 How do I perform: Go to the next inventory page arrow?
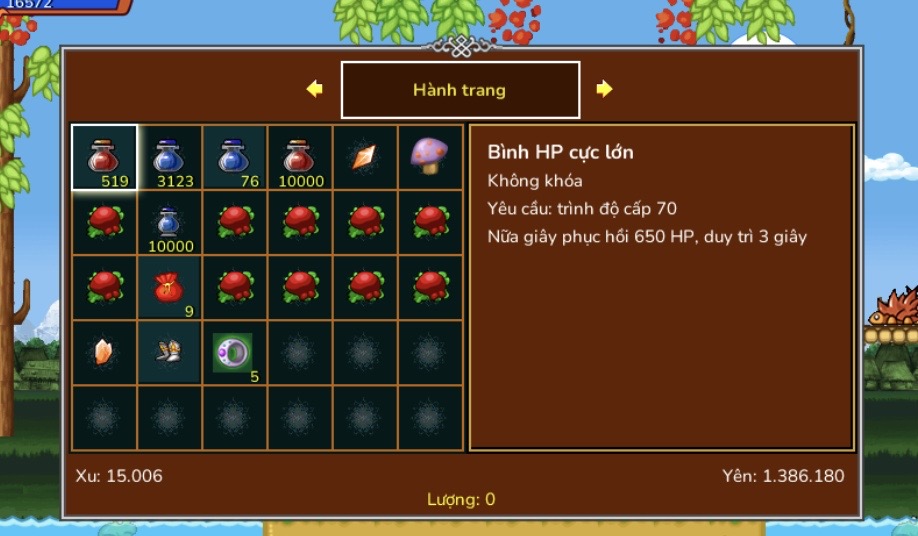pos(604,89)
